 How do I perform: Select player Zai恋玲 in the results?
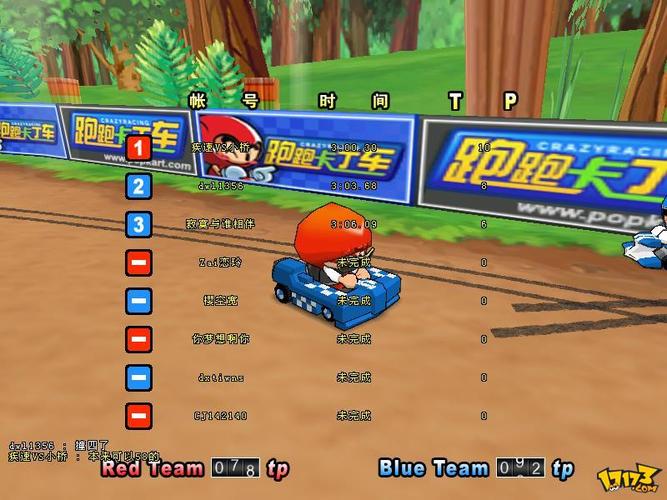point(220,262)
